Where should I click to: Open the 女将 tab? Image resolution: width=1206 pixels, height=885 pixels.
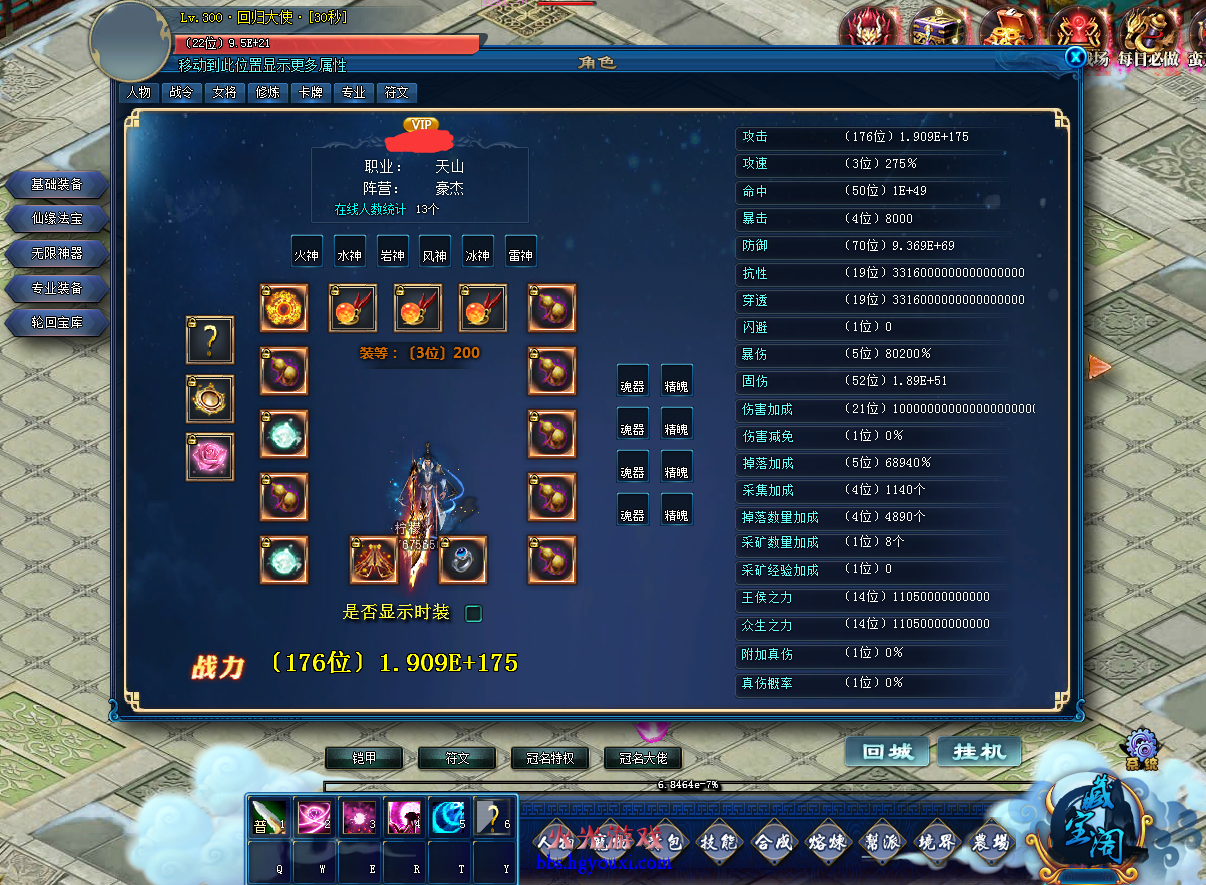[x=225, y=93]
